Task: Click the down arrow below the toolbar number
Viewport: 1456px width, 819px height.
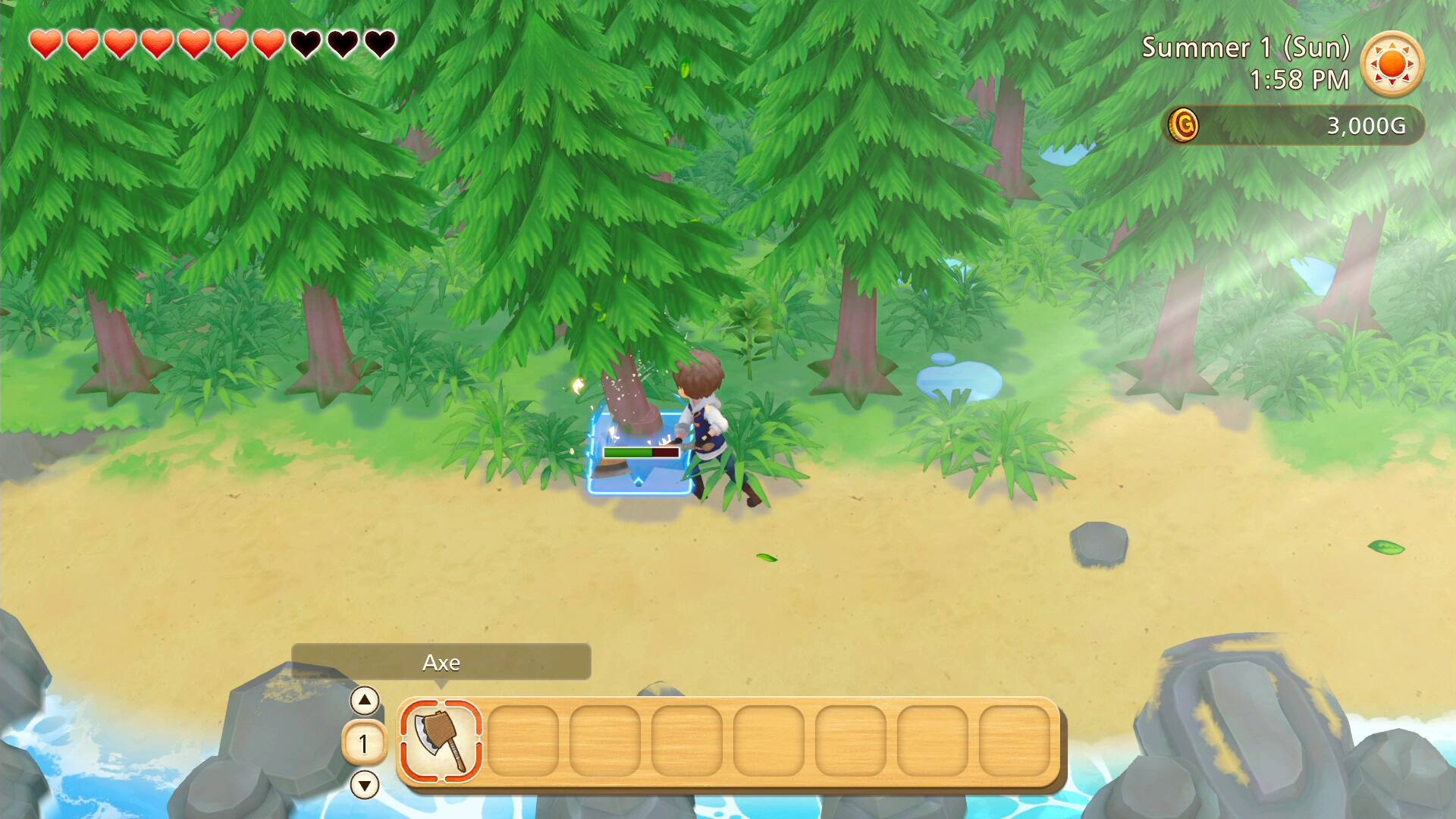Action: click(366, 786)
